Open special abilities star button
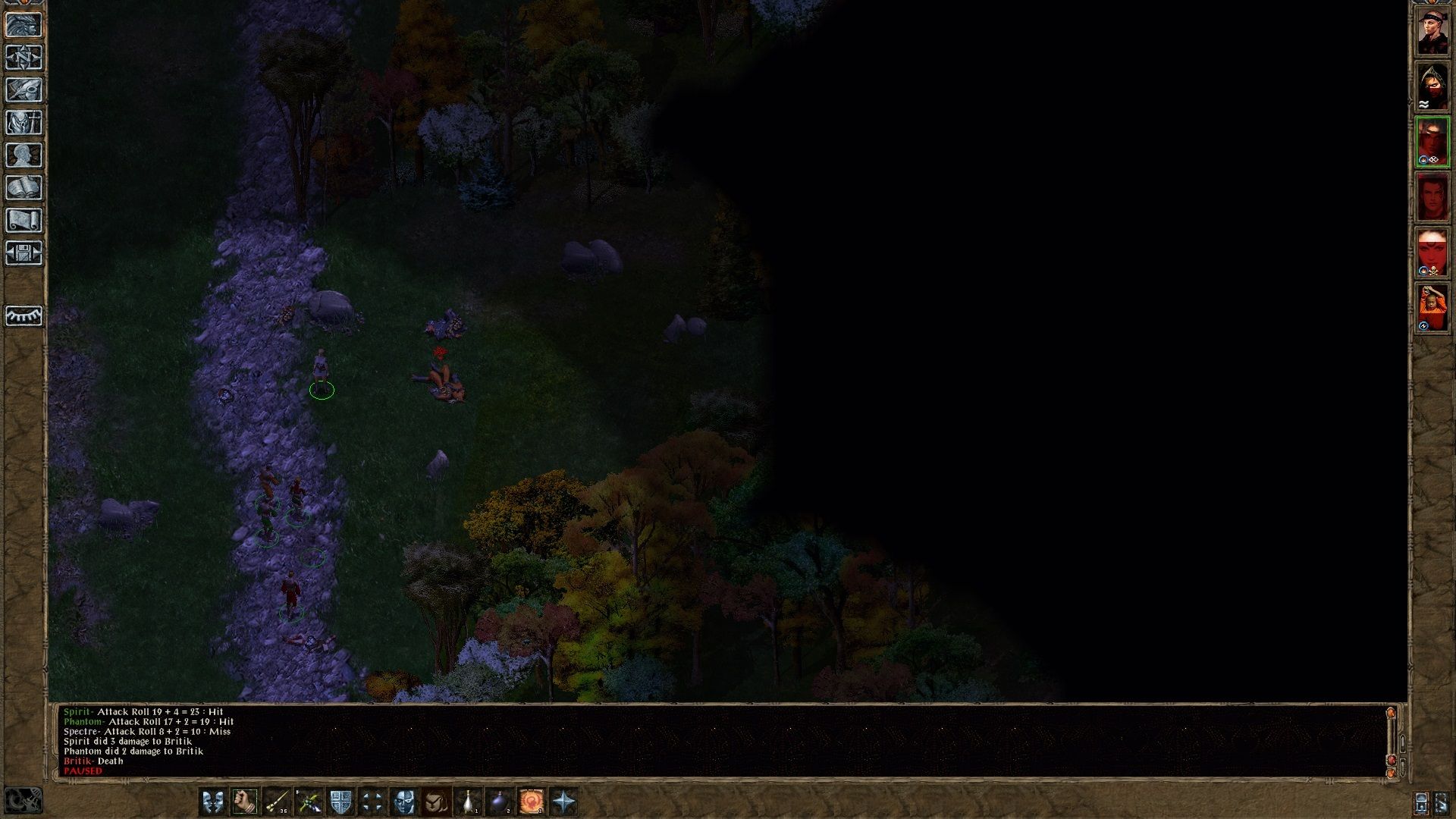The image size is (1456, 819). coord(563,802)
